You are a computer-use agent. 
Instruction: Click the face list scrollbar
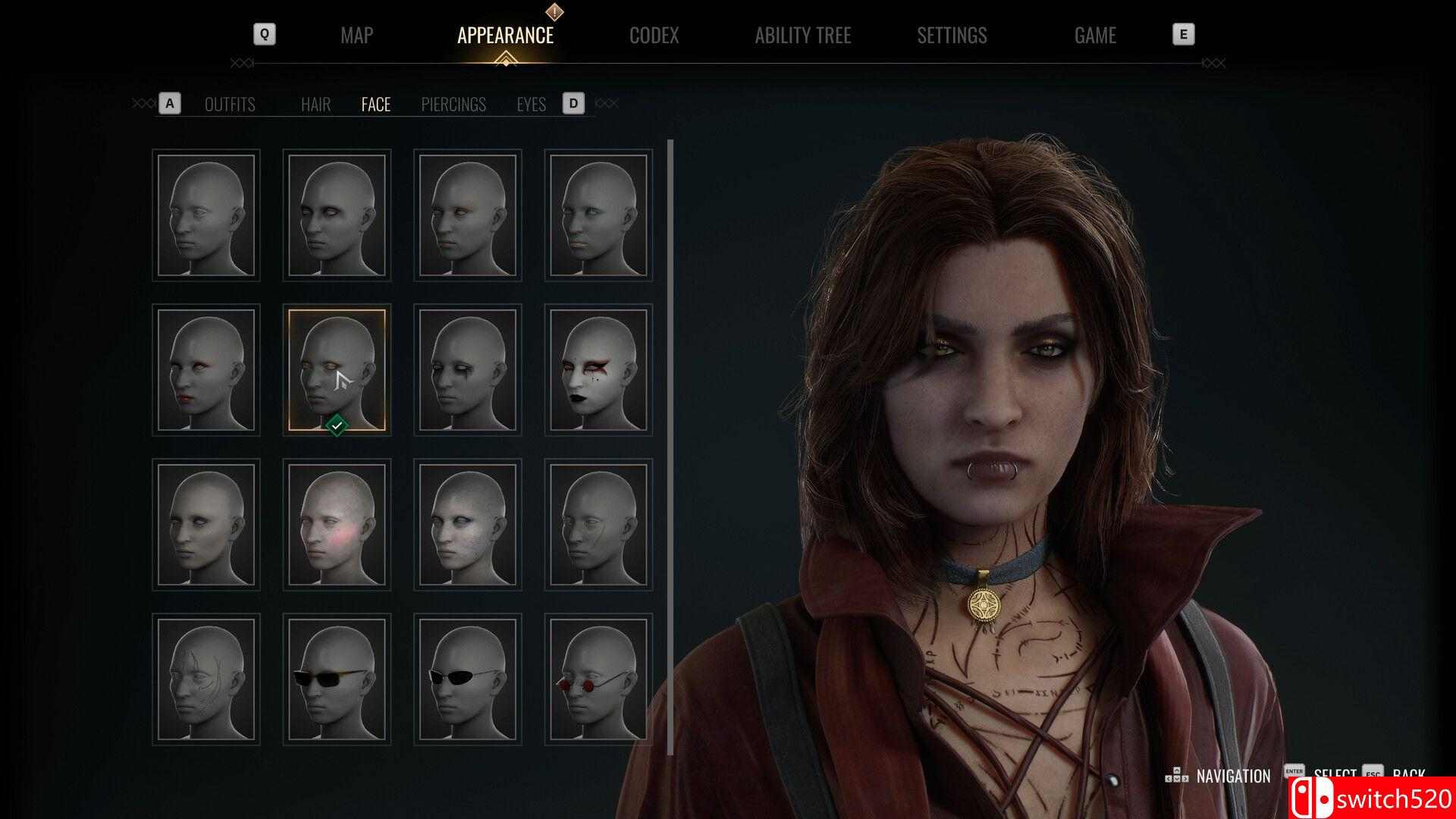pos(670,436)
